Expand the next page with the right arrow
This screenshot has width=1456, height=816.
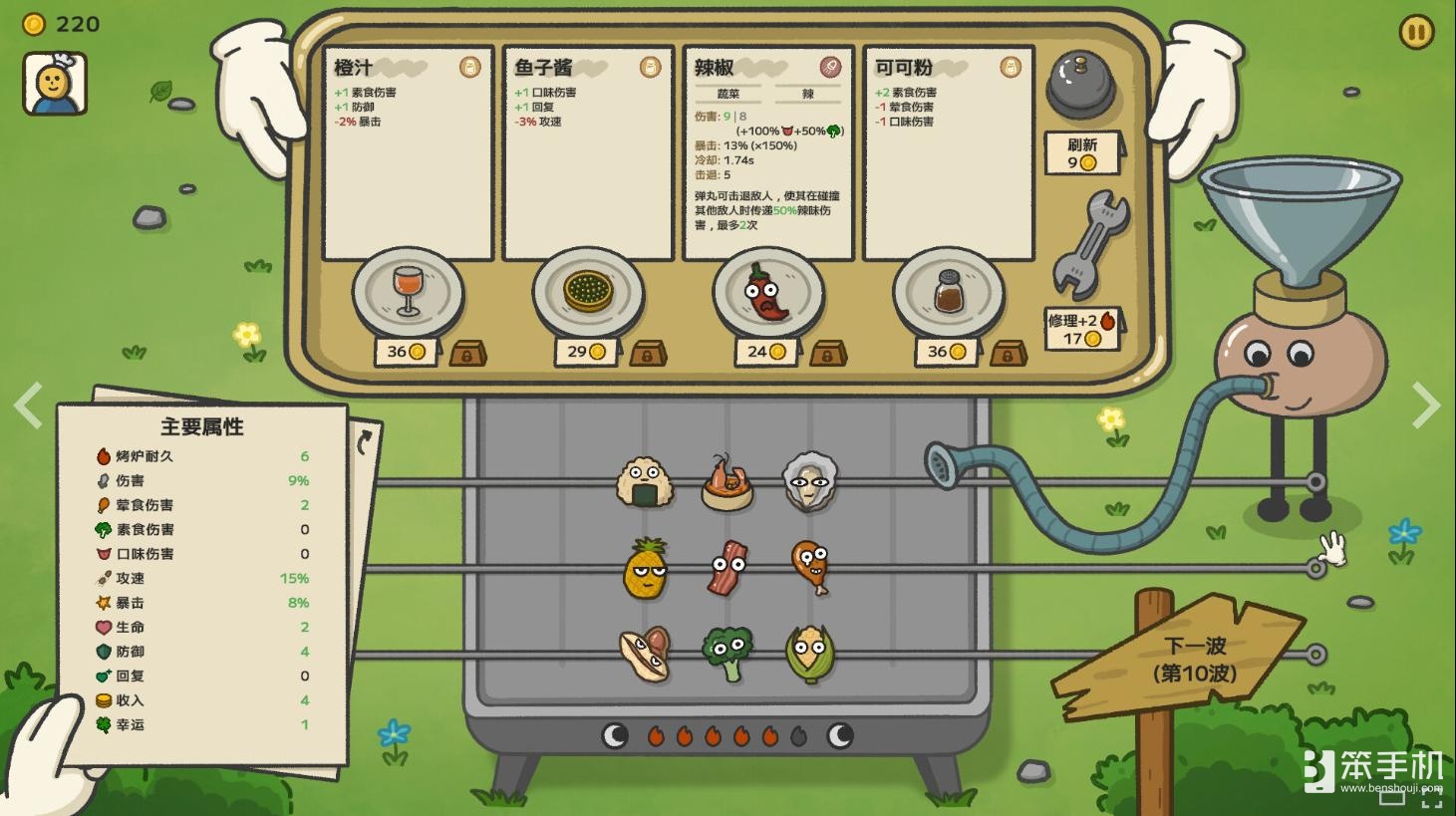[1427, 405]
